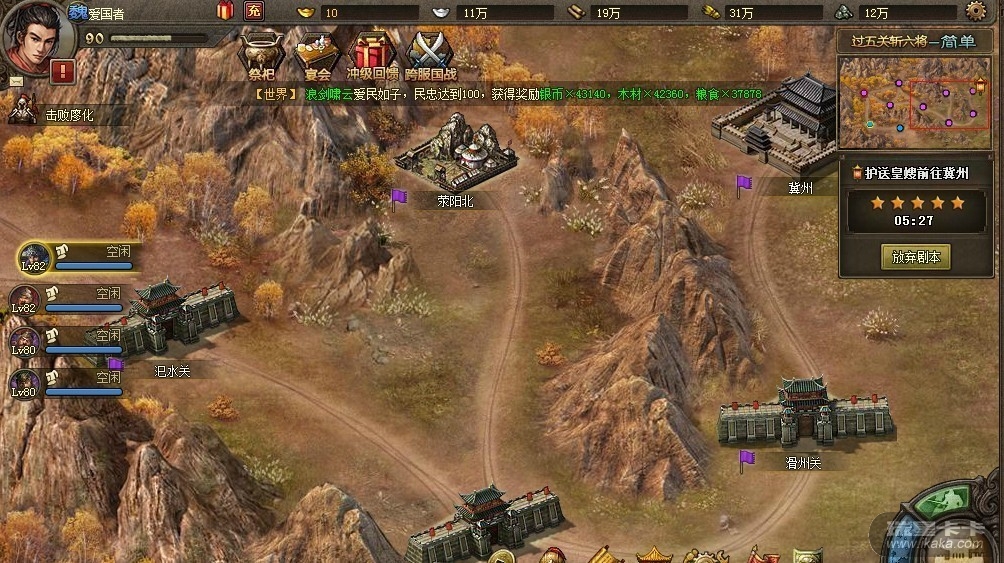This screenshot has height=563, width=1004.
Task: Open the mail envelope icon
Action: 17,81
